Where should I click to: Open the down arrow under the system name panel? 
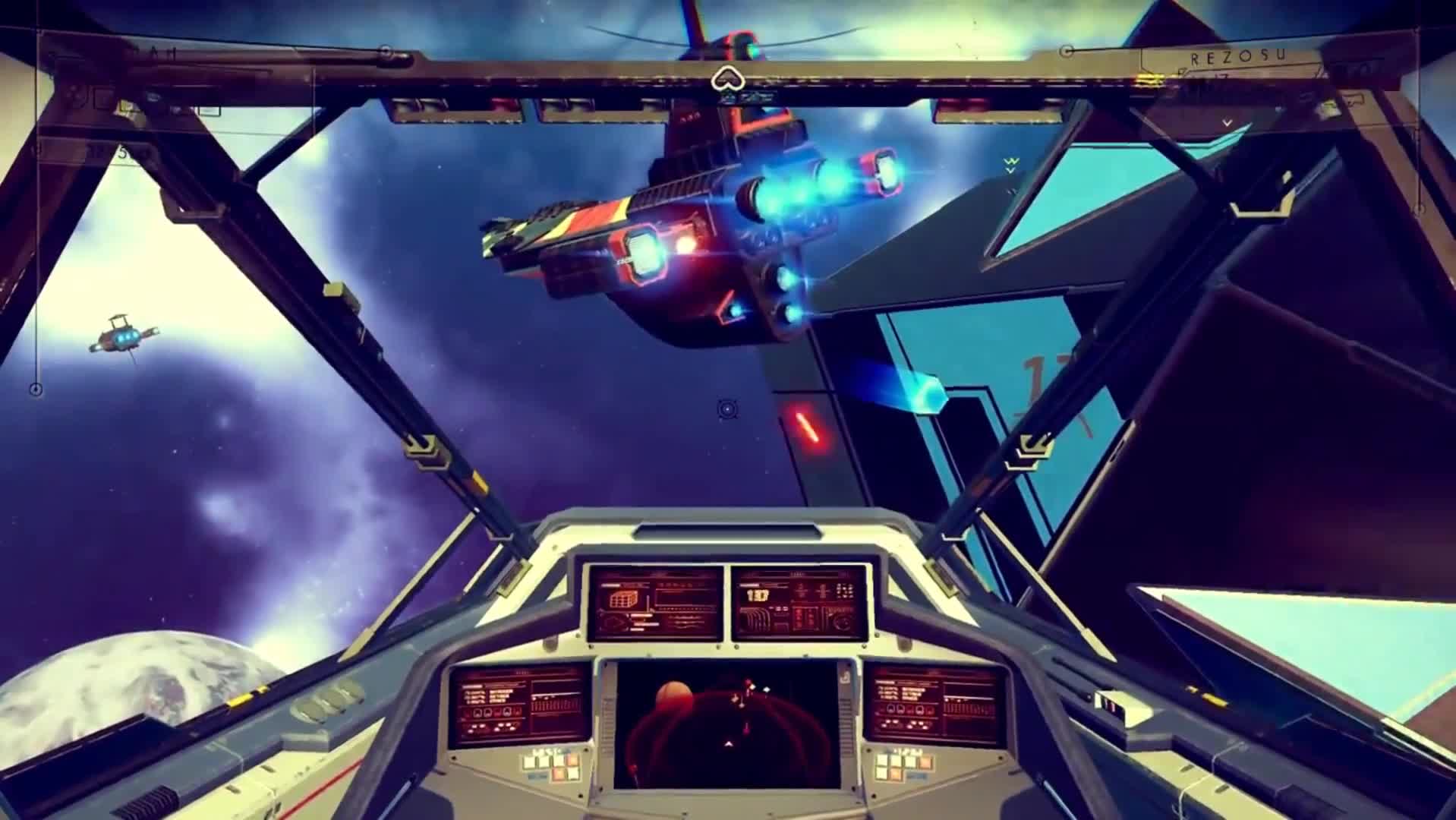pyautogui.click(x=1228, y=123)
